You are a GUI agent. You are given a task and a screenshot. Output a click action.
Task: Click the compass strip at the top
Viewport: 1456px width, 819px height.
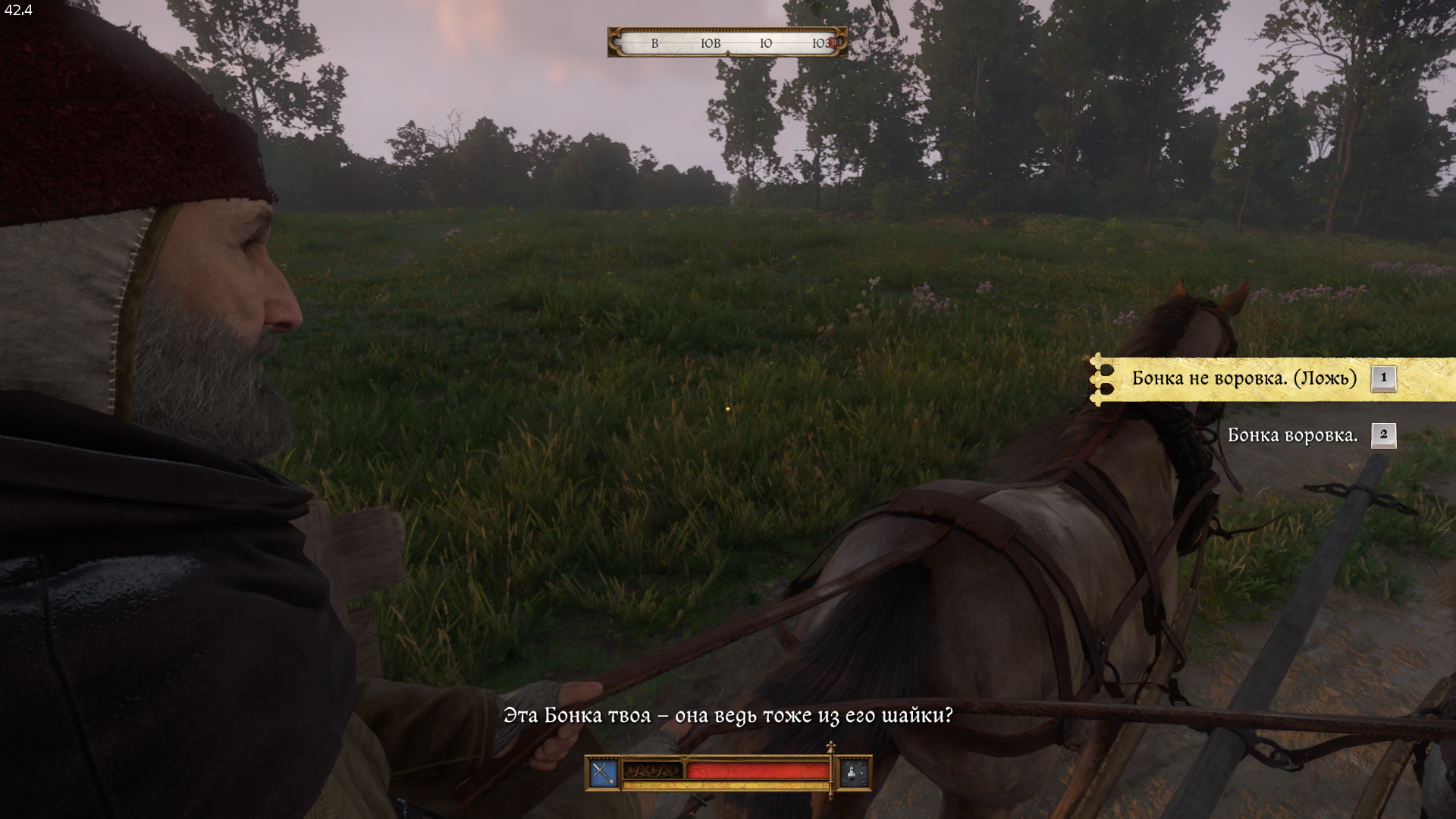[x=727, y=43]
